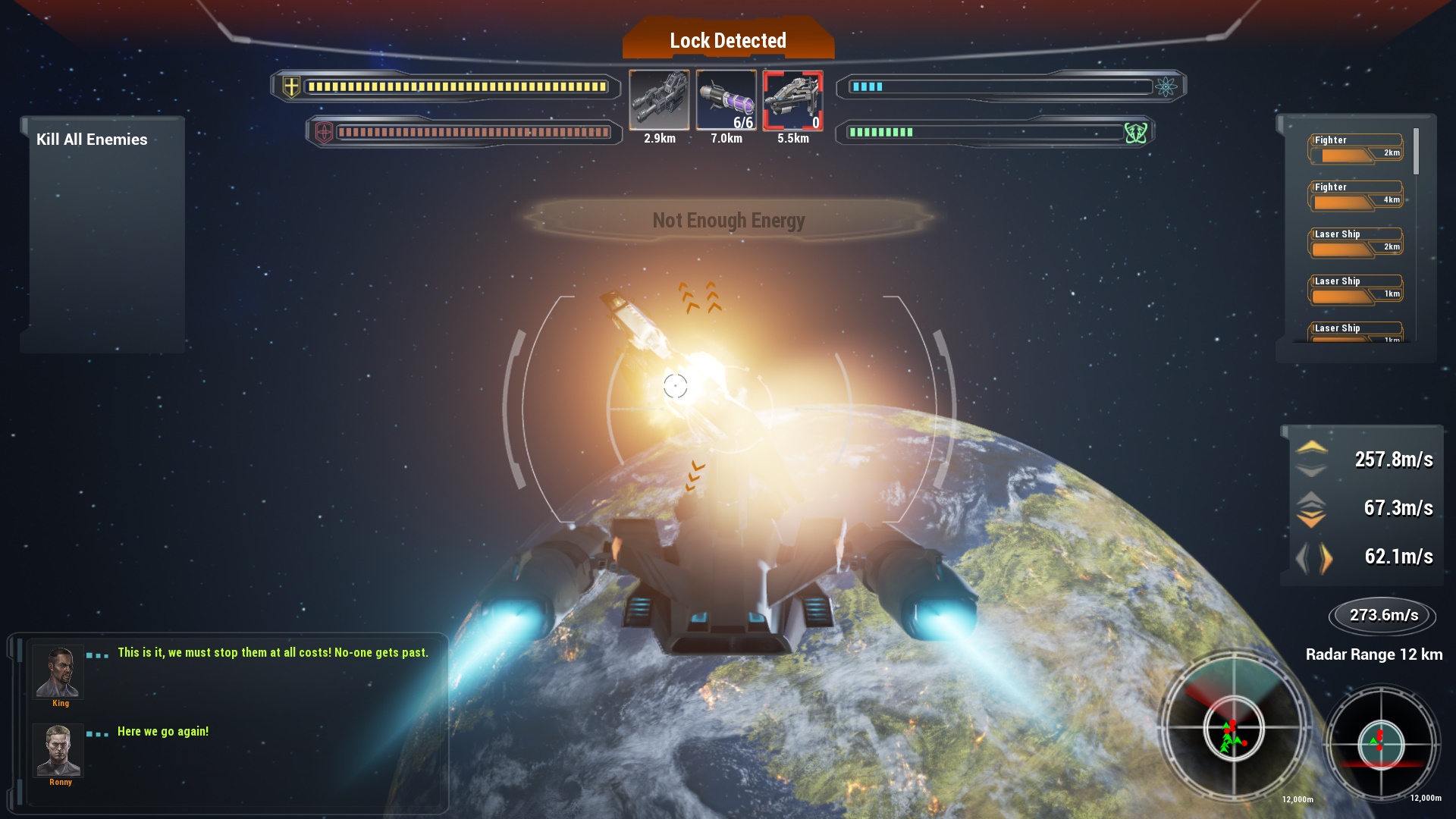Select the Fighter at 4km enemy entry

pyautogui.click(x=1354, y=195)
